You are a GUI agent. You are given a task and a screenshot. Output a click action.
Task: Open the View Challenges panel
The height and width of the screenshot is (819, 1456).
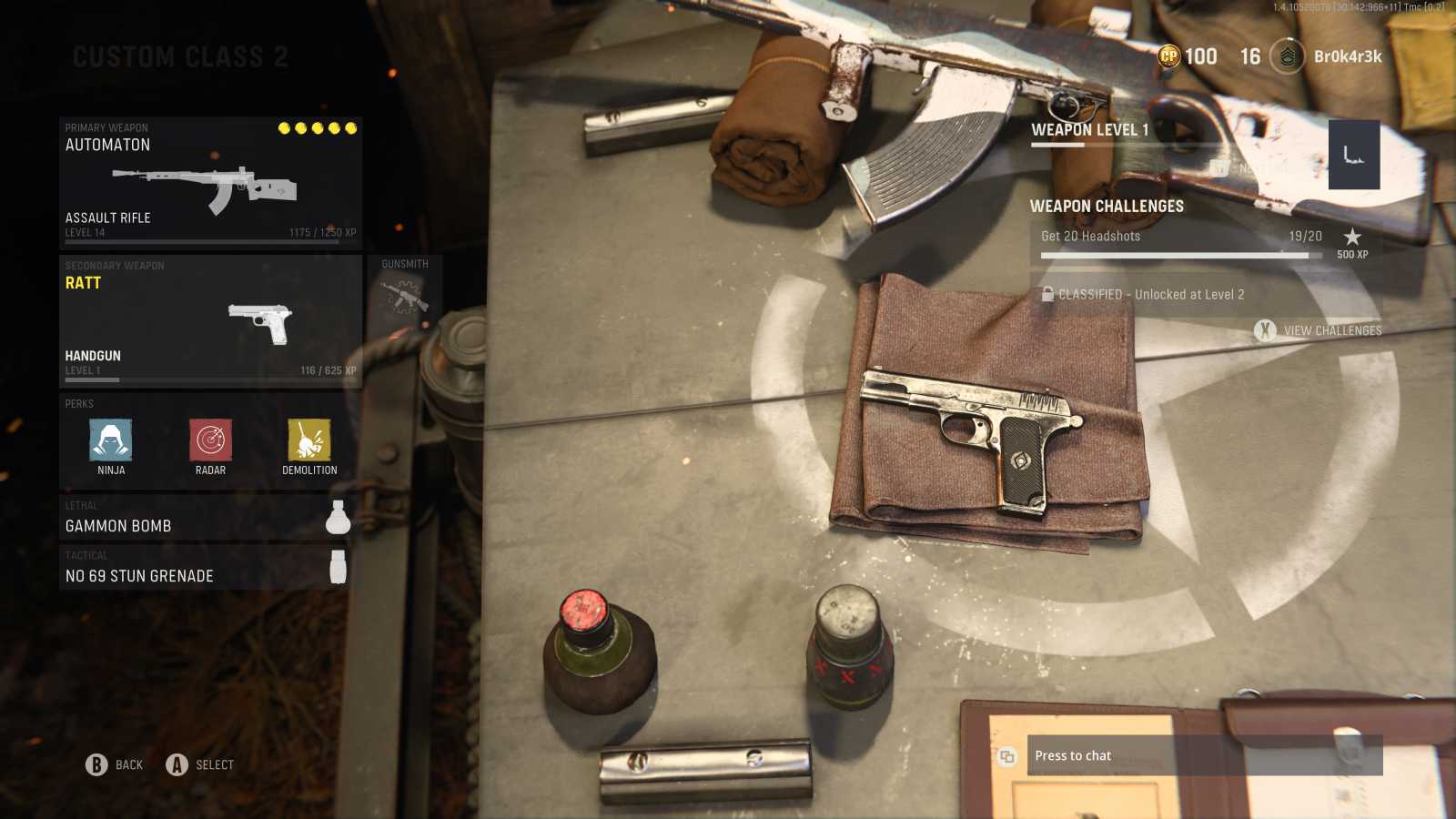tap(1318, 330)
